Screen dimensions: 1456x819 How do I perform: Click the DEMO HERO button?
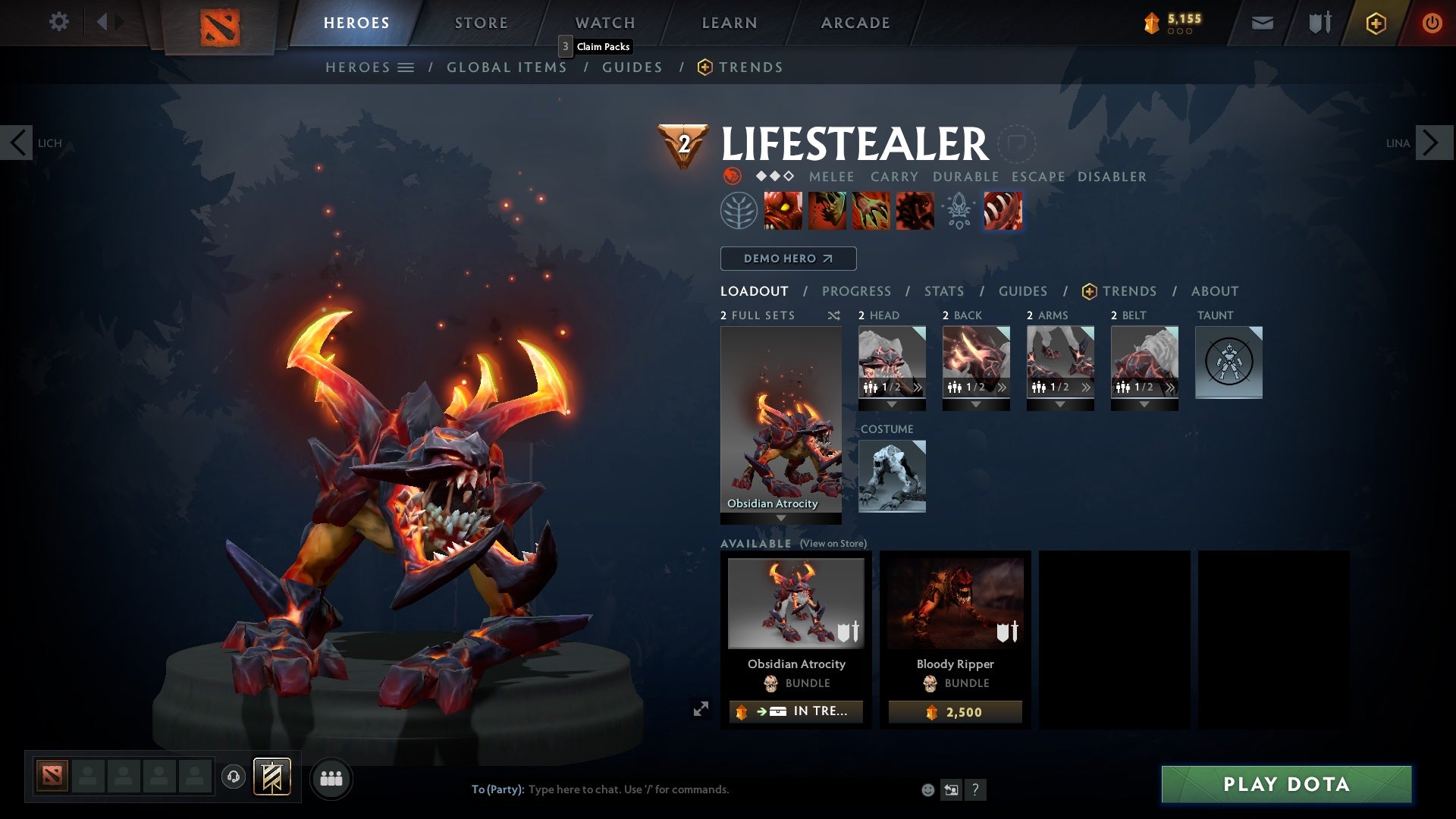point(788,258)
